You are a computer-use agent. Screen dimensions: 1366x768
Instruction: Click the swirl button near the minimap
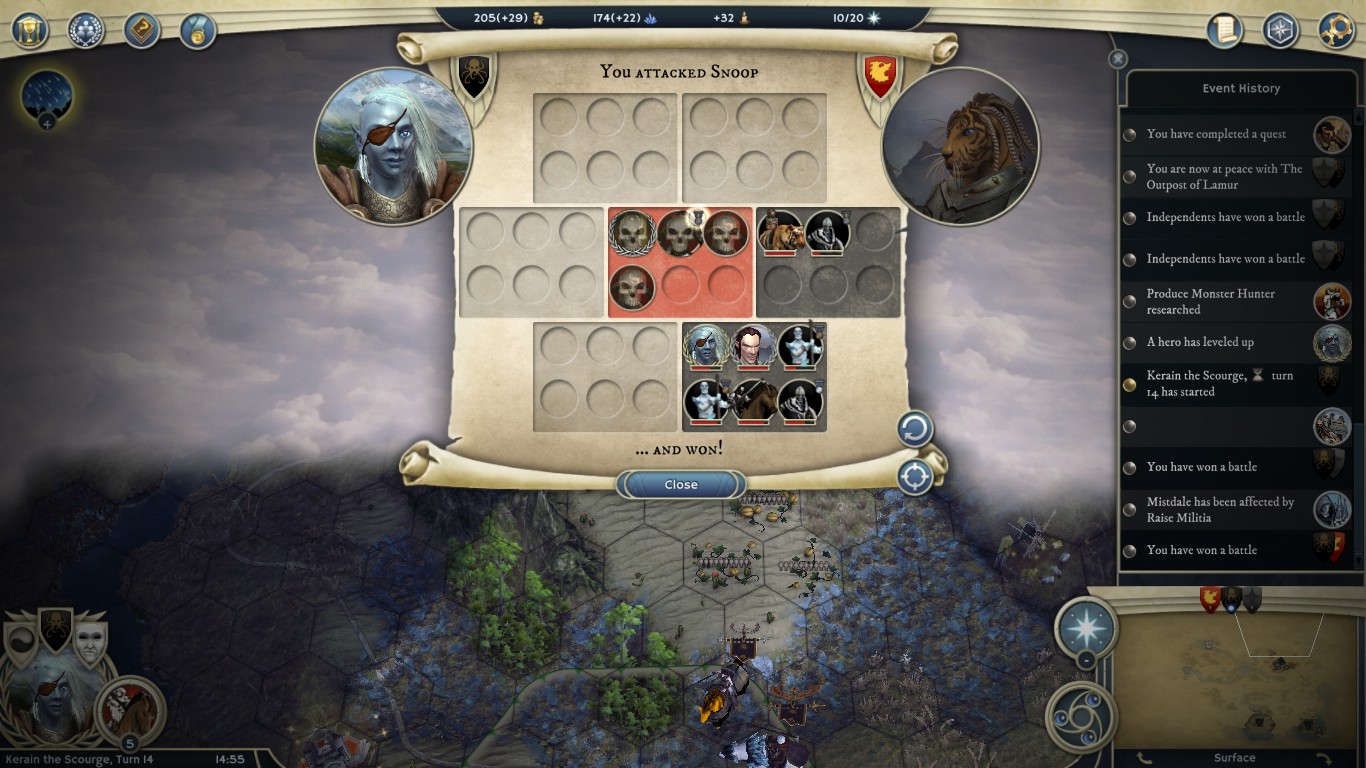click(x=1080, y=716)
